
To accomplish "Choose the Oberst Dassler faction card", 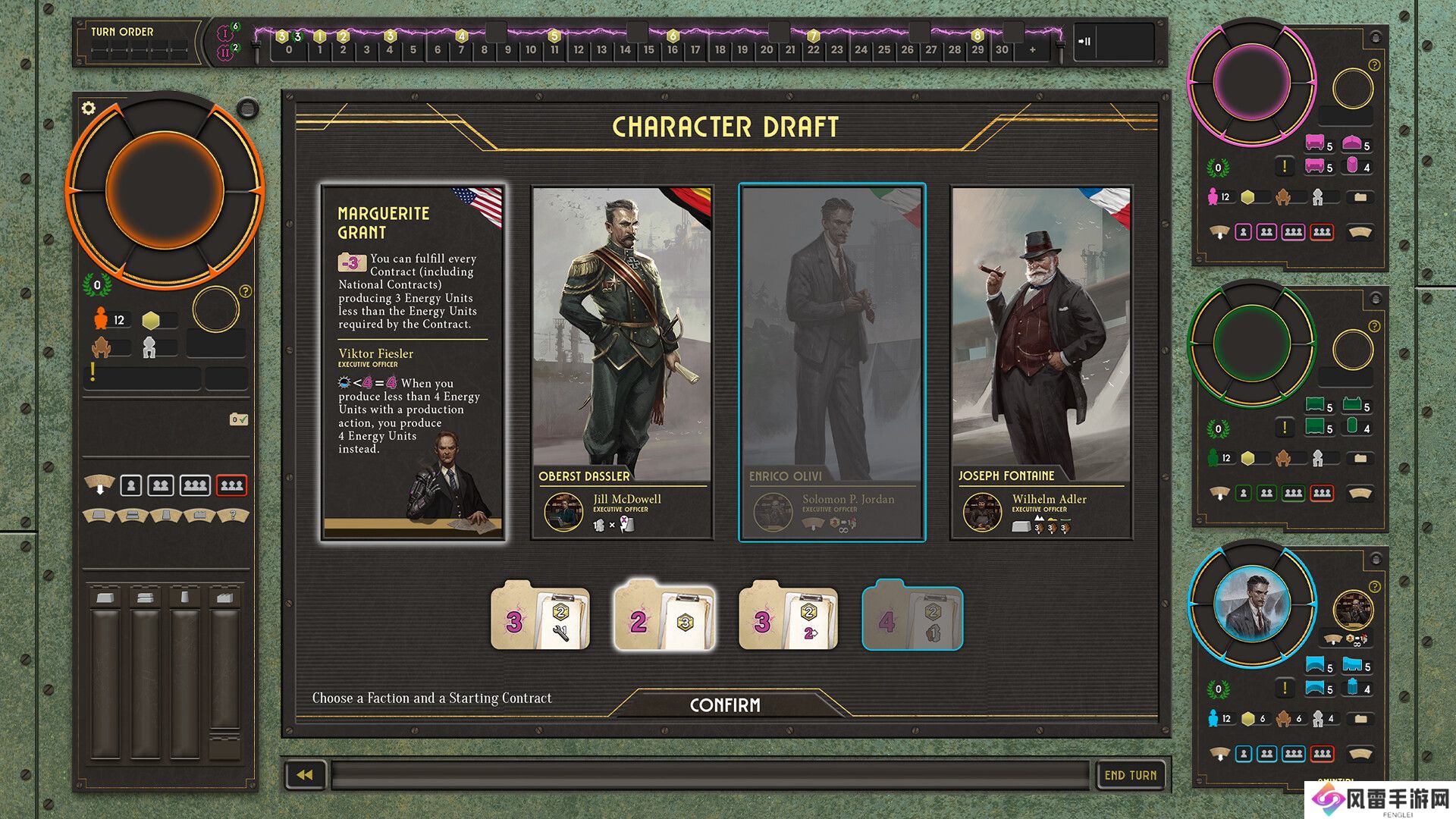I will click(x=622, y=362).
